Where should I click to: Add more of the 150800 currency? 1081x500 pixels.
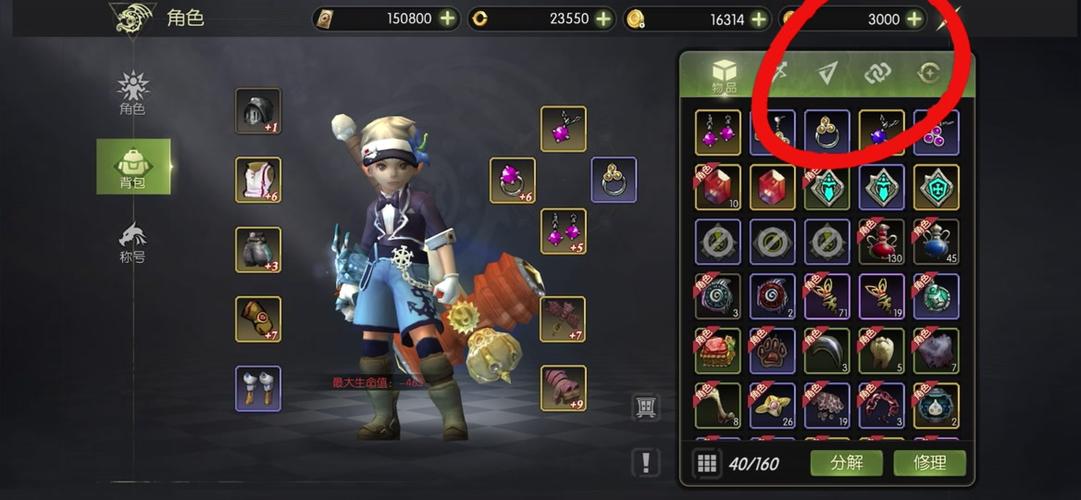pos(447,19)
